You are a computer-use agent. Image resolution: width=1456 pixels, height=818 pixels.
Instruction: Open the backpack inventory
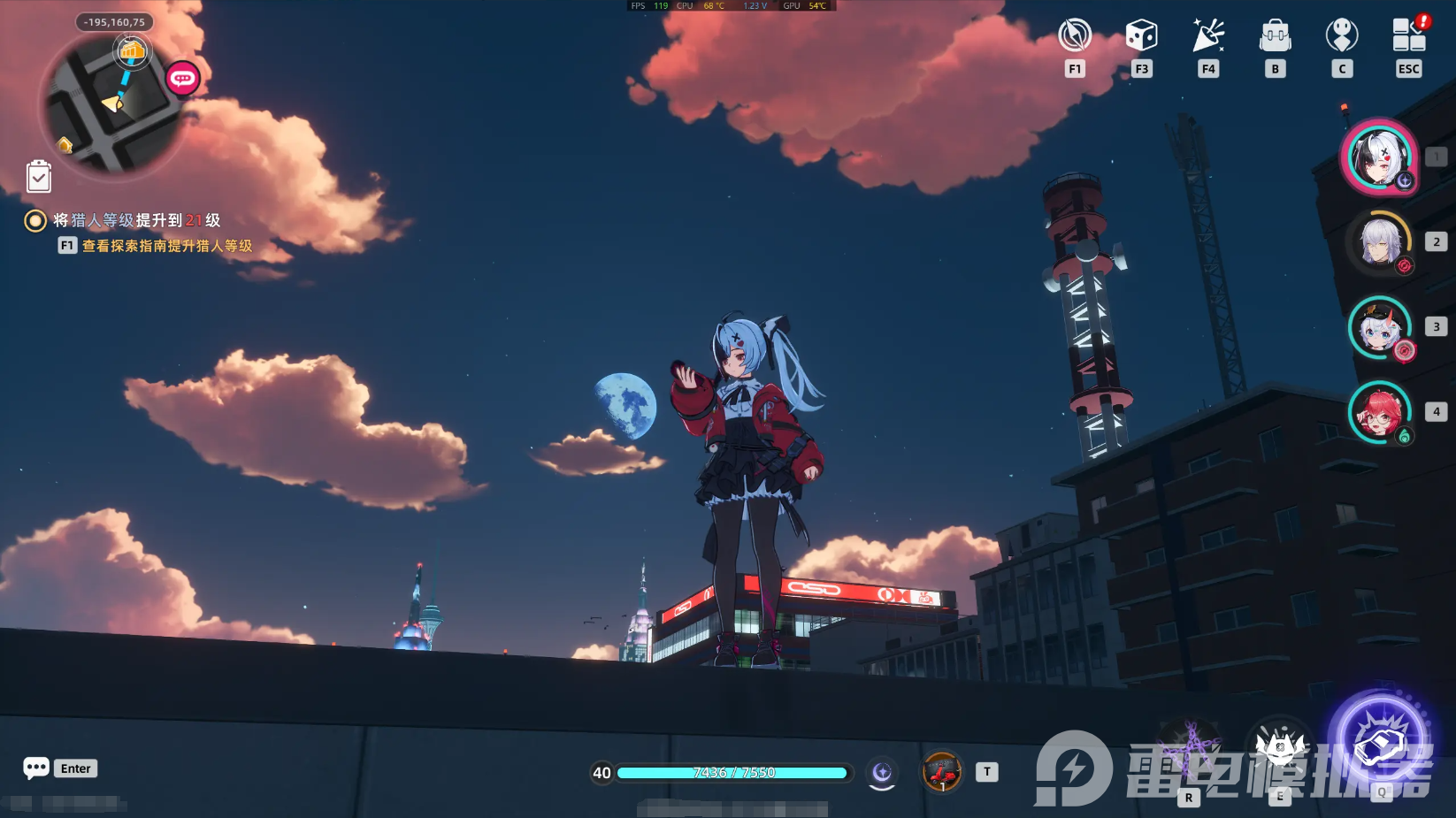click(1275, 36)
